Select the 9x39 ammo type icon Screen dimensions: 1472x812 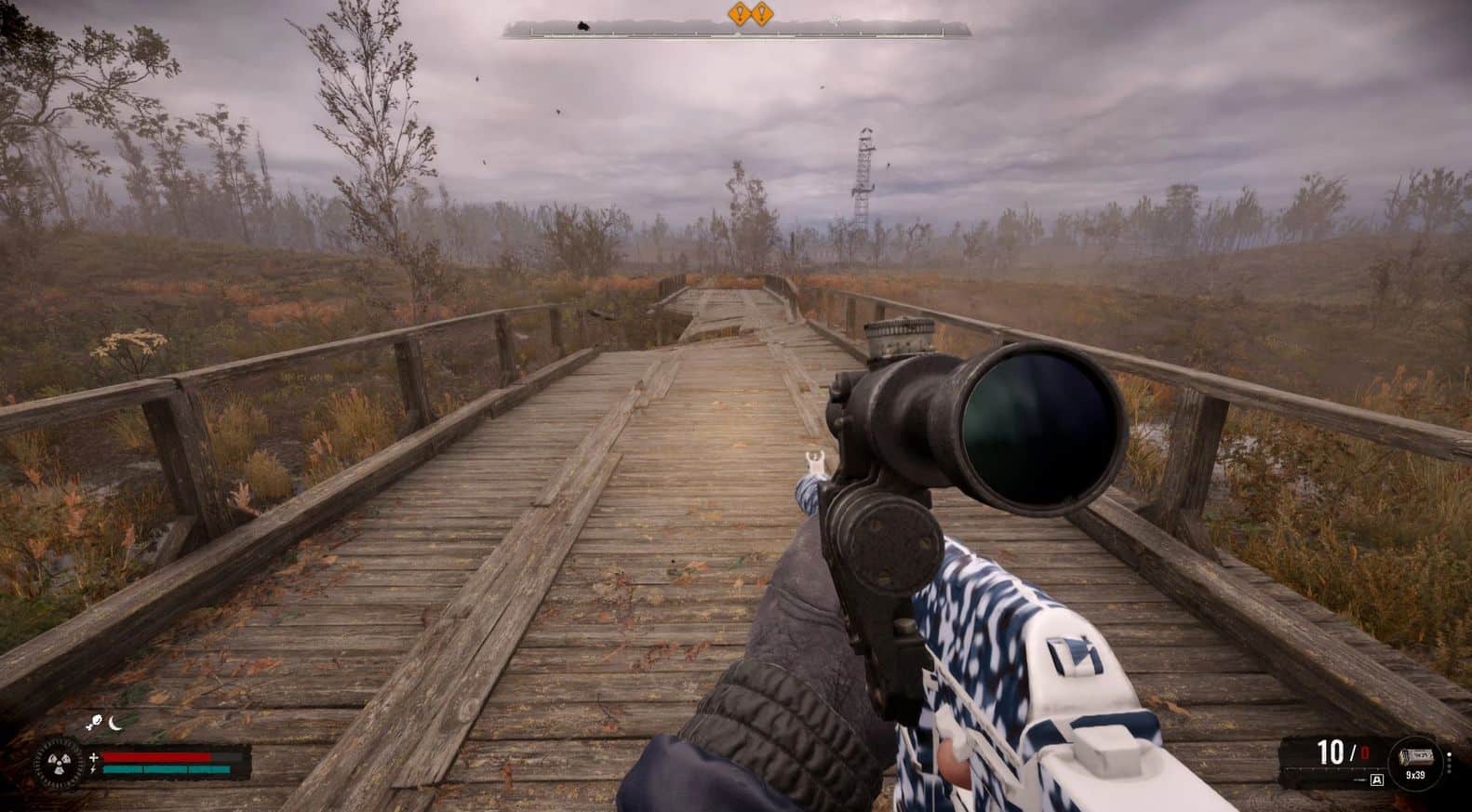point(1415,758)
